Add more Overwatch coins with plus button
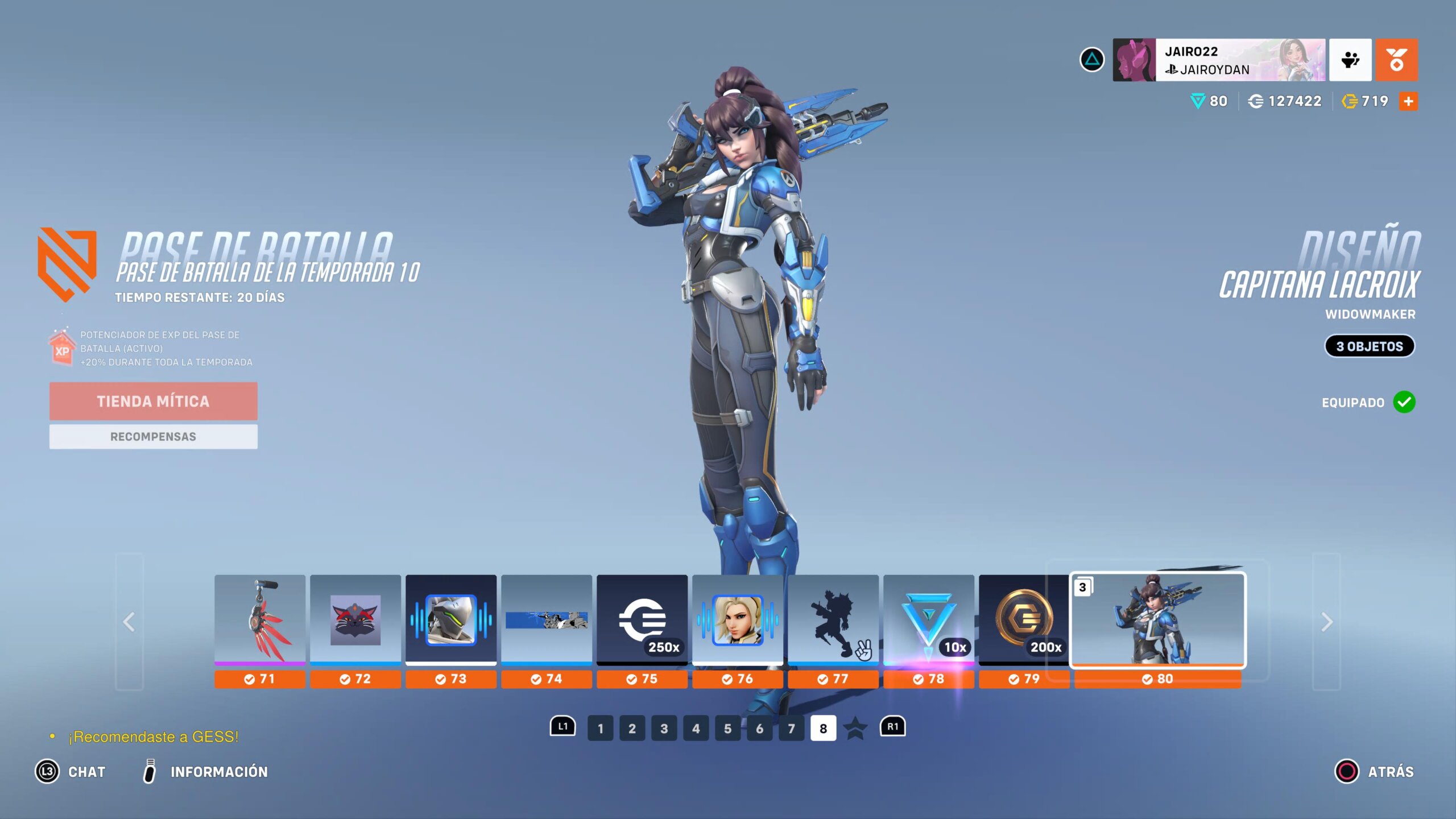The image size is (1456, 819). coord(1408,101)
